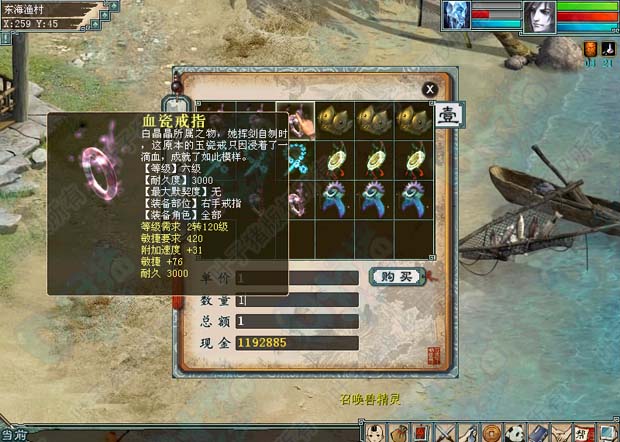Viewport: 620px width, 442px height.
Task: Close the shop window
Action: coord(429,89)
